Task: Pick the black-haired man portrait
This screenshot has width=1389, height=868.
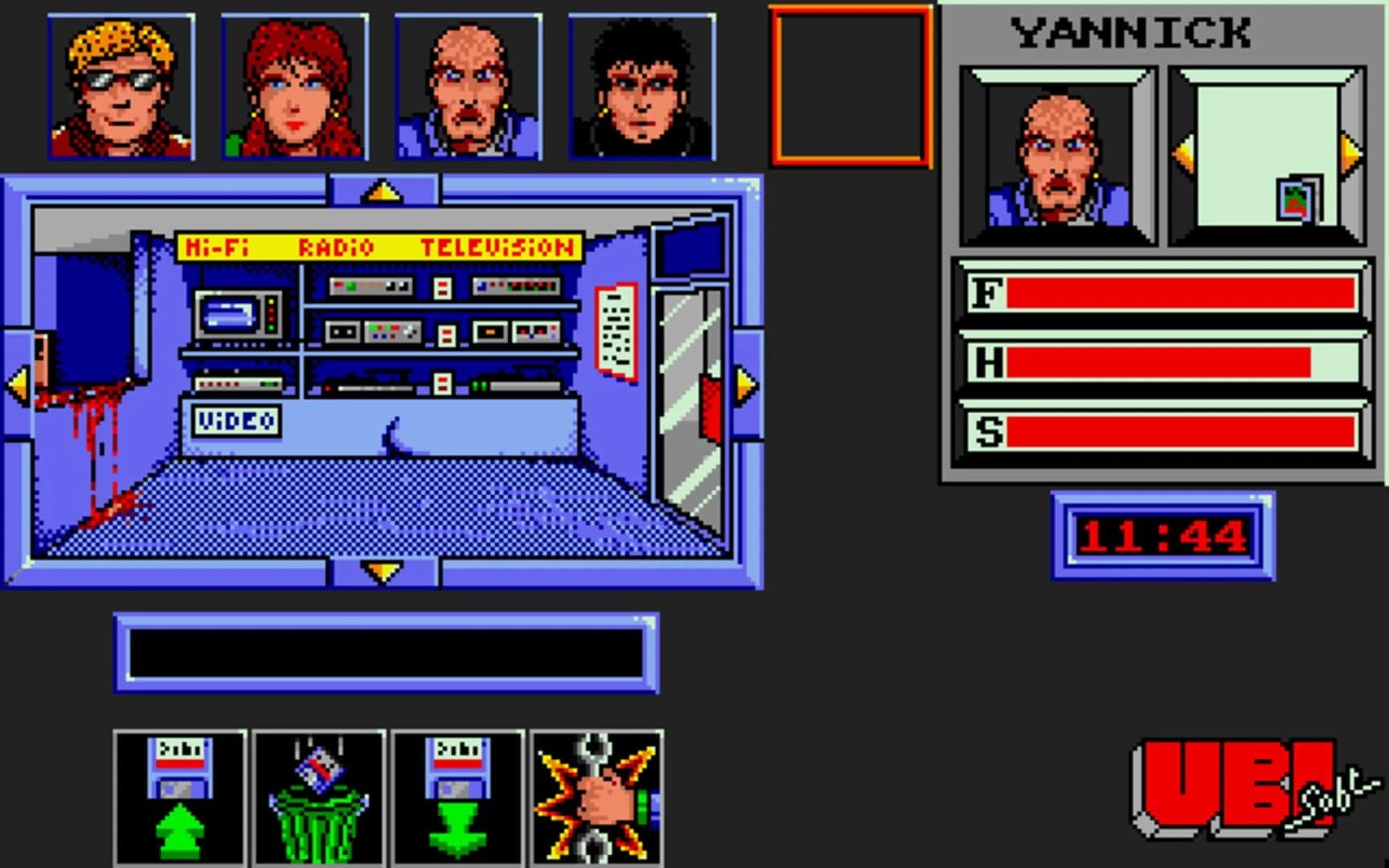Action: (x=642, y=87)
